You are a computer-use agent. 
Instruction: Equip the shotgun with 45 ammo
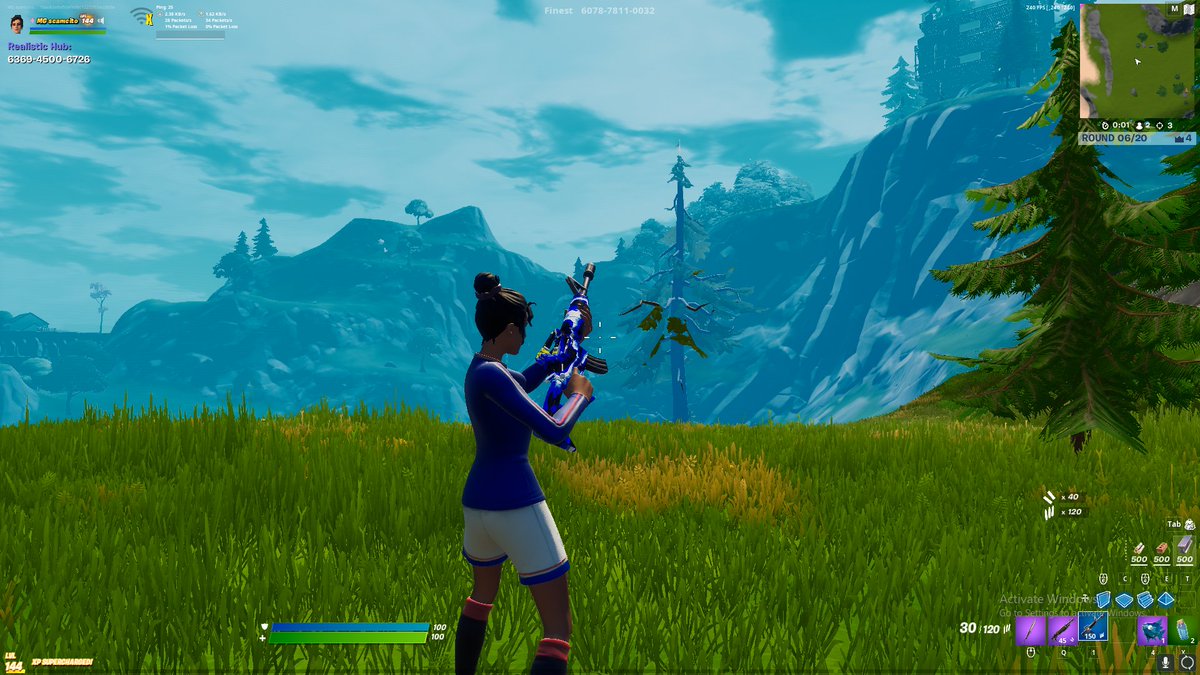click(x=1062, y=630)
